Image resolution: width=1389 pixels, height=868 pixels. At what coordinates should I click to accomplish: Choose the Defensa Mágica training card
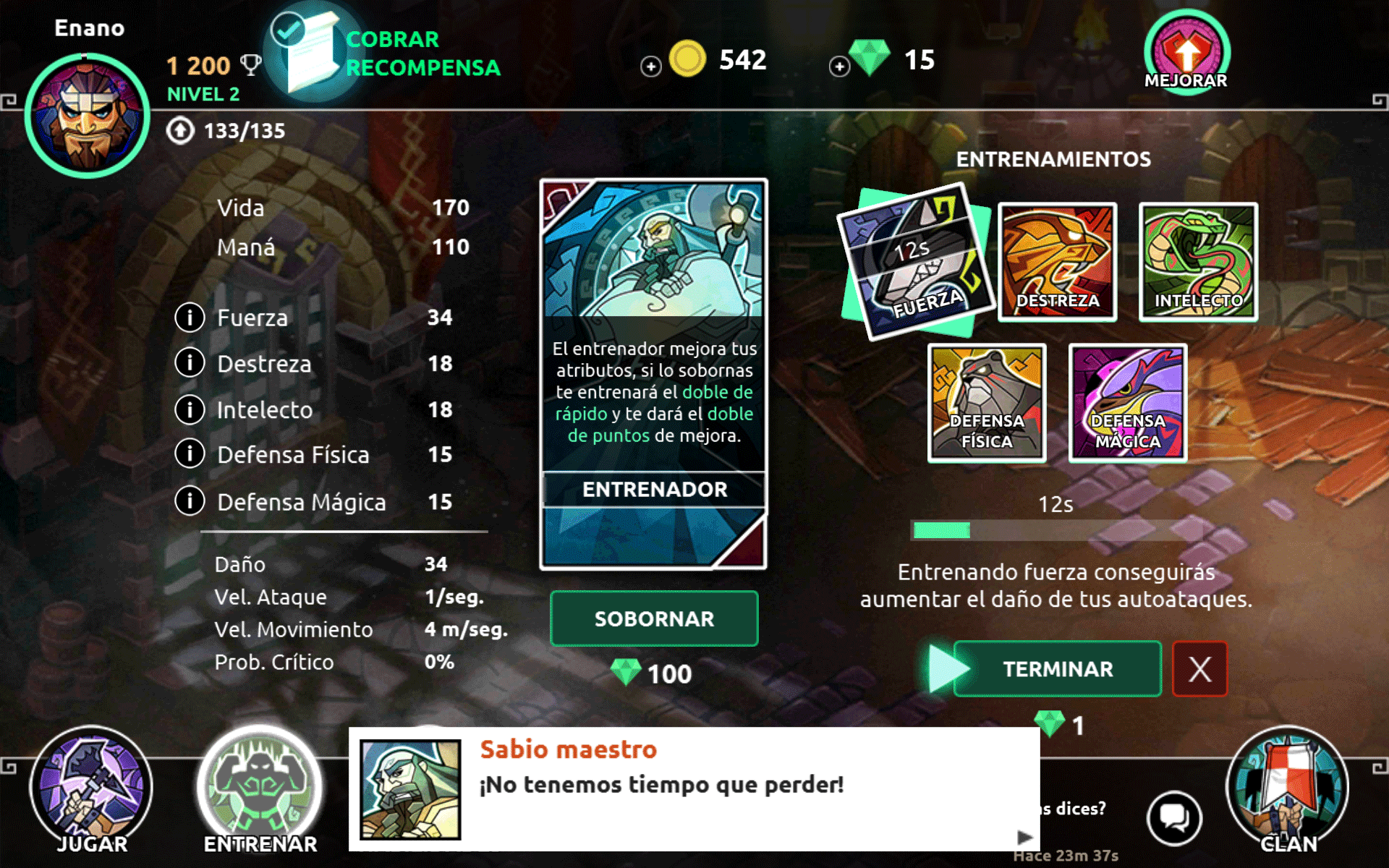(1128, 403)
